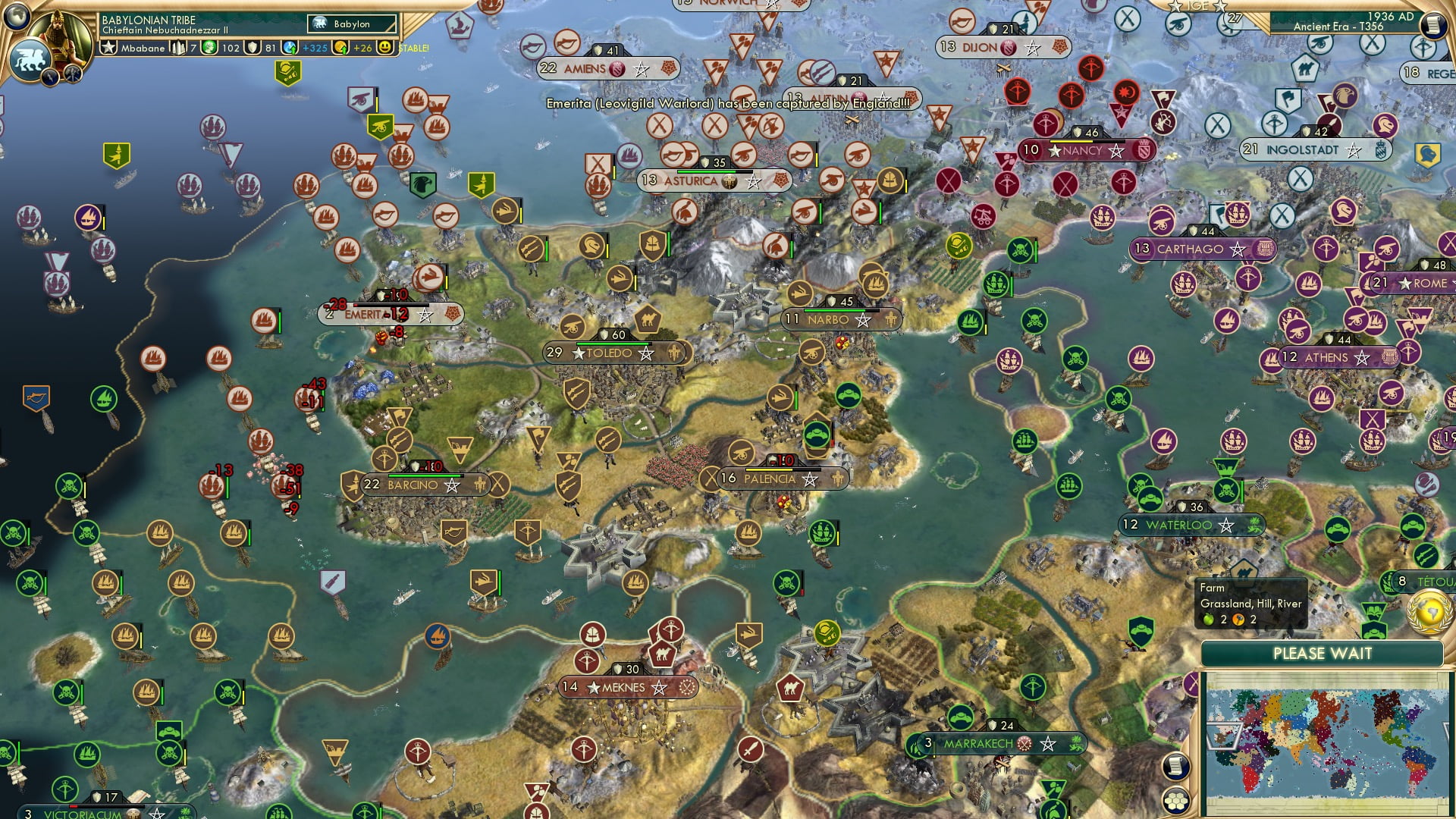Click the gold coin icon showing +26

point(340,48)
